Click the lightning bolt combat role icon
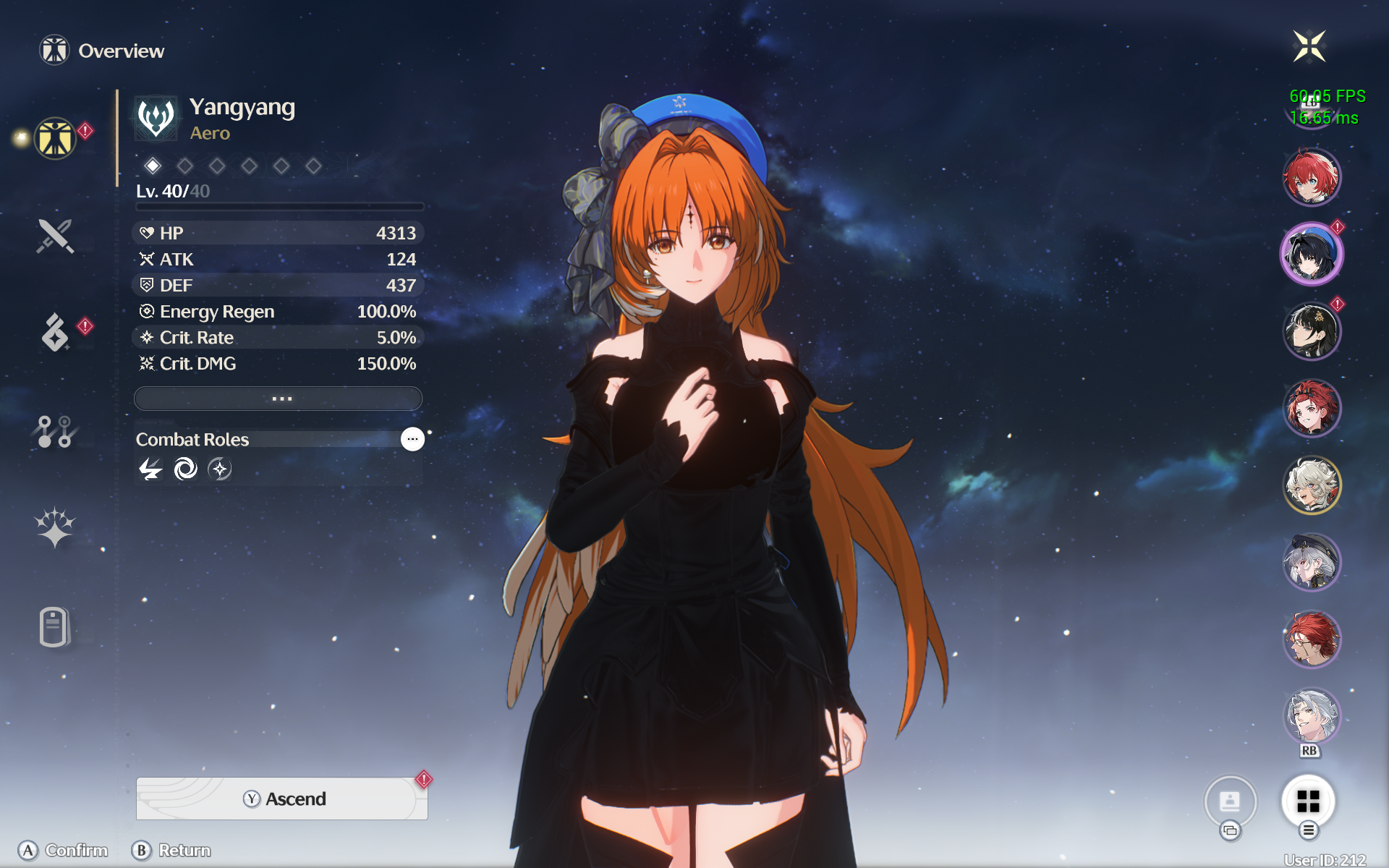Image resolution: width=1389 pixels, height=868 pixels. tap(150, 469)
